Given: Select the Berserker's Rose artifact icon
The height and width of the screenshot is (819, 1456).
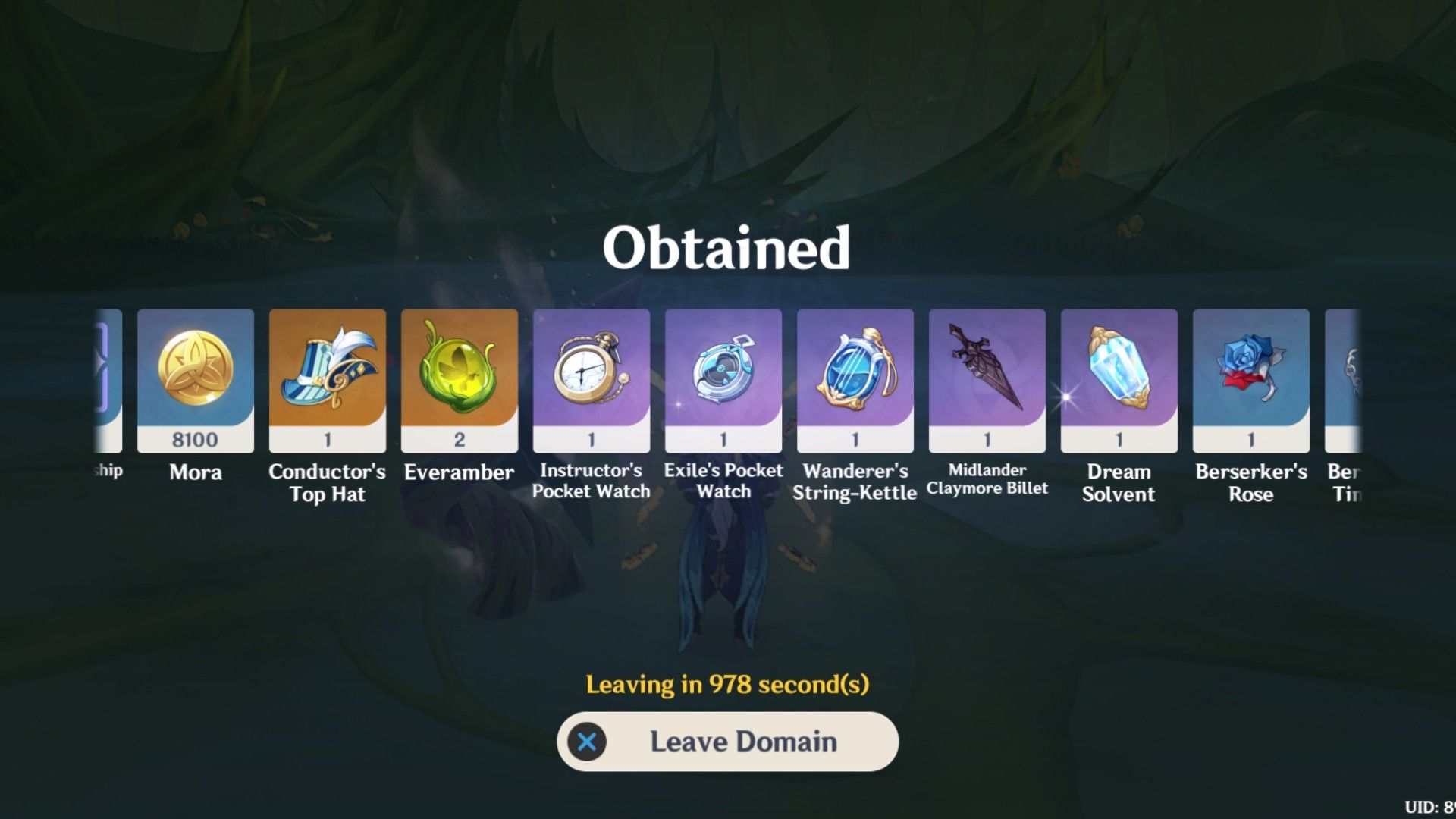Looking at the screenshot, I should click(1251, 372).
